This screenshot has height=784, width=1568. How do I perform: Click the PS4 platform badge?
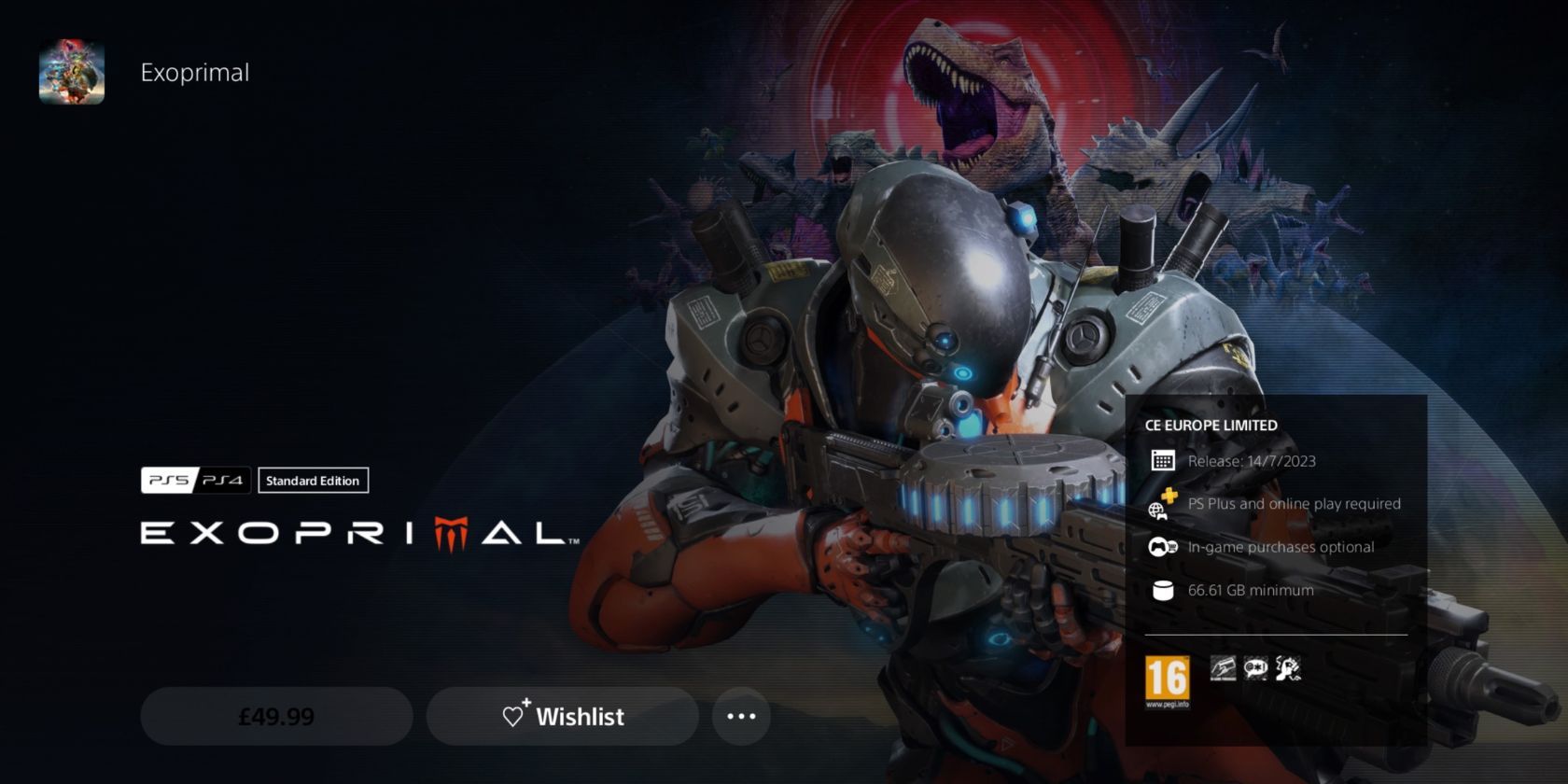221,481
